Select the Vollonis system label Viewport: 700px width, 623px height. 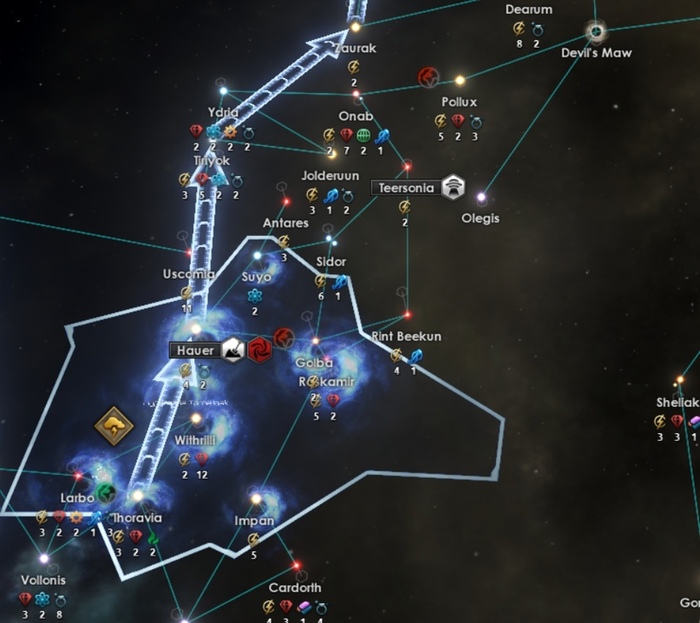coord(43,580)
